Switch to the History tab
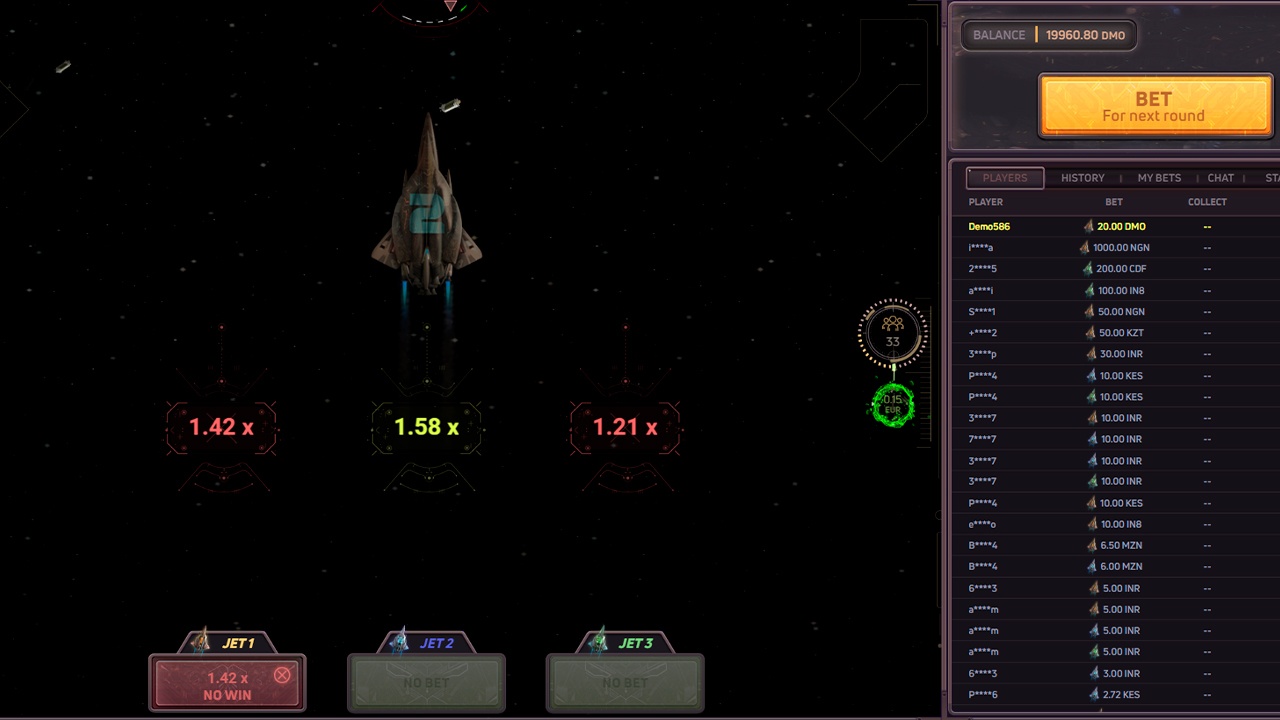The height and width of the screenshot is (720, 1280). tap(1082, 178)
